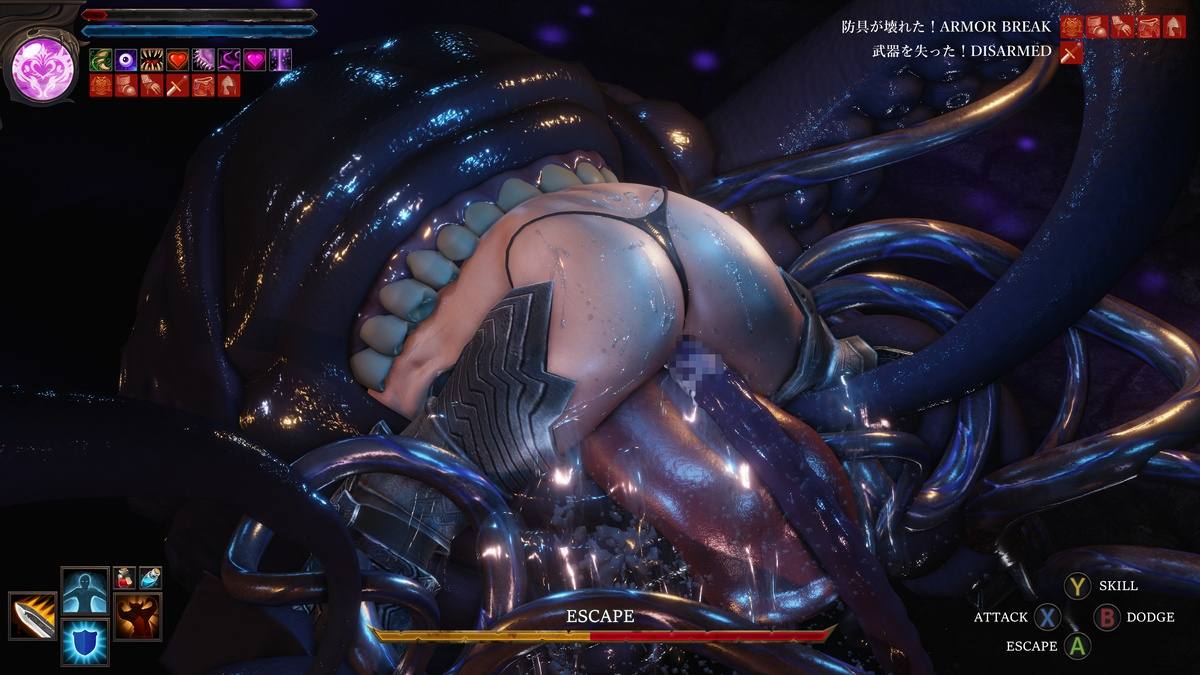The width and height of the screenshot is (1200, 675).
Task: Select the fanged mouth status effect icon
Action: point(152,60)
